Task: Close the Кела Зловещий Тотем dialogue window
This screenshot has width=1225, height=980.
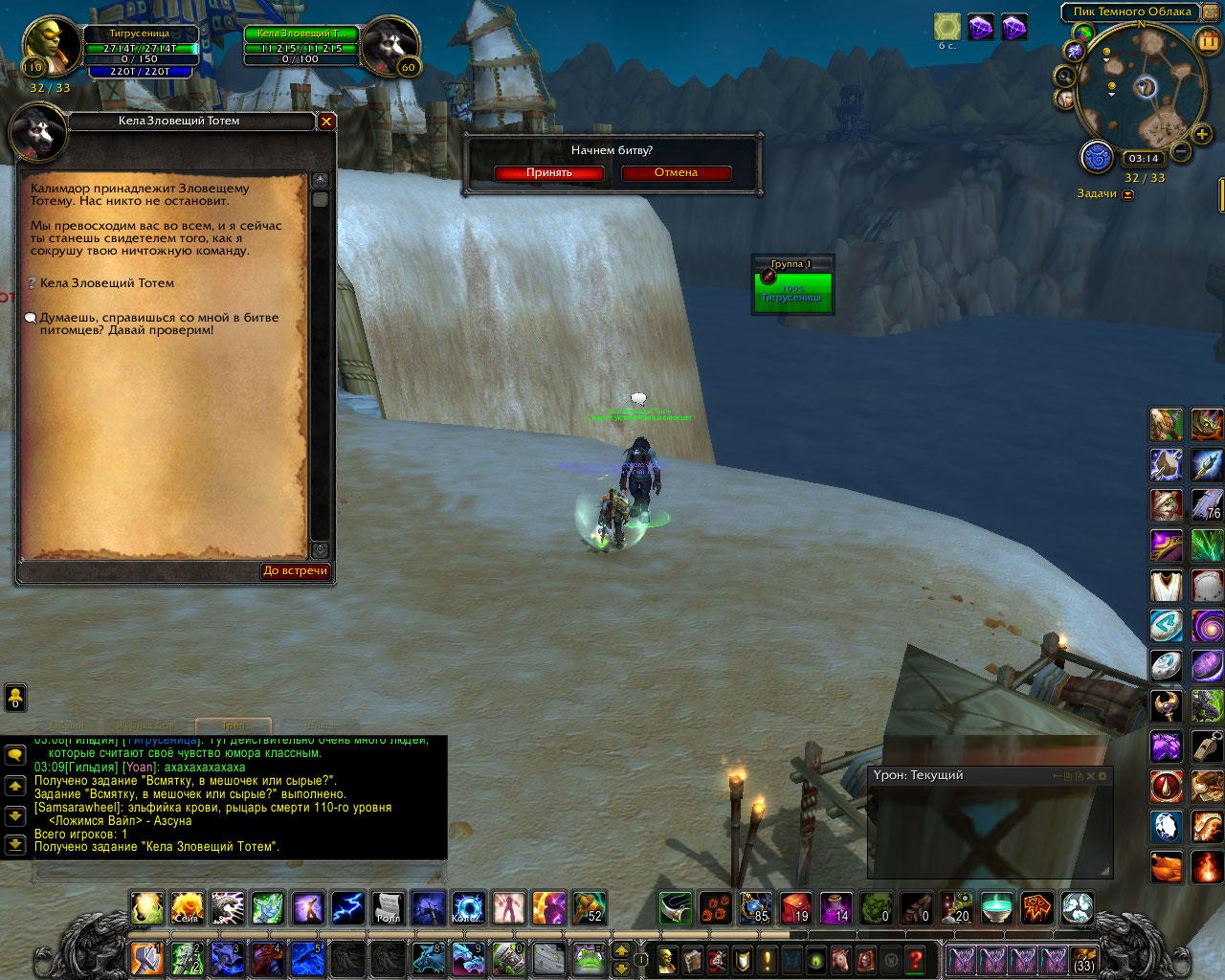Action: click(326, 122)
